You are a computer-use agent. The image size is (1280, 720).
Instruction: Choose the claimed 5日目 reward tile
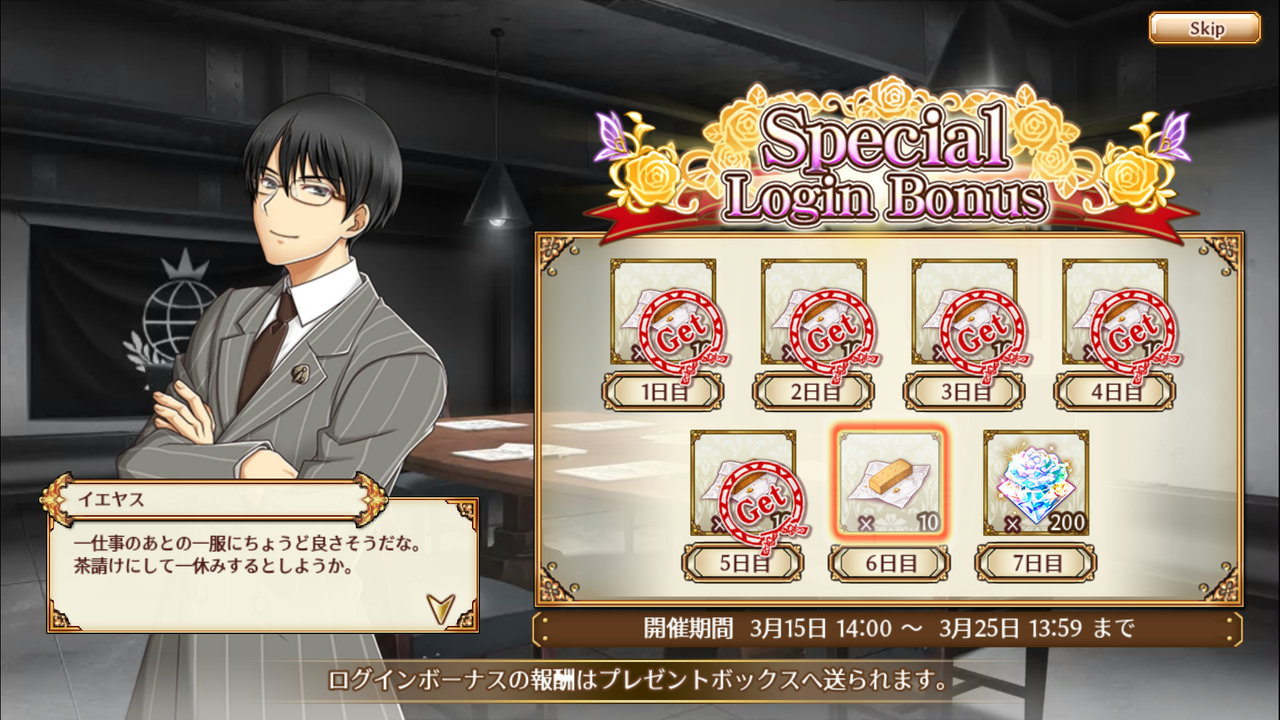pyautogui.click(x=743, y=484)
